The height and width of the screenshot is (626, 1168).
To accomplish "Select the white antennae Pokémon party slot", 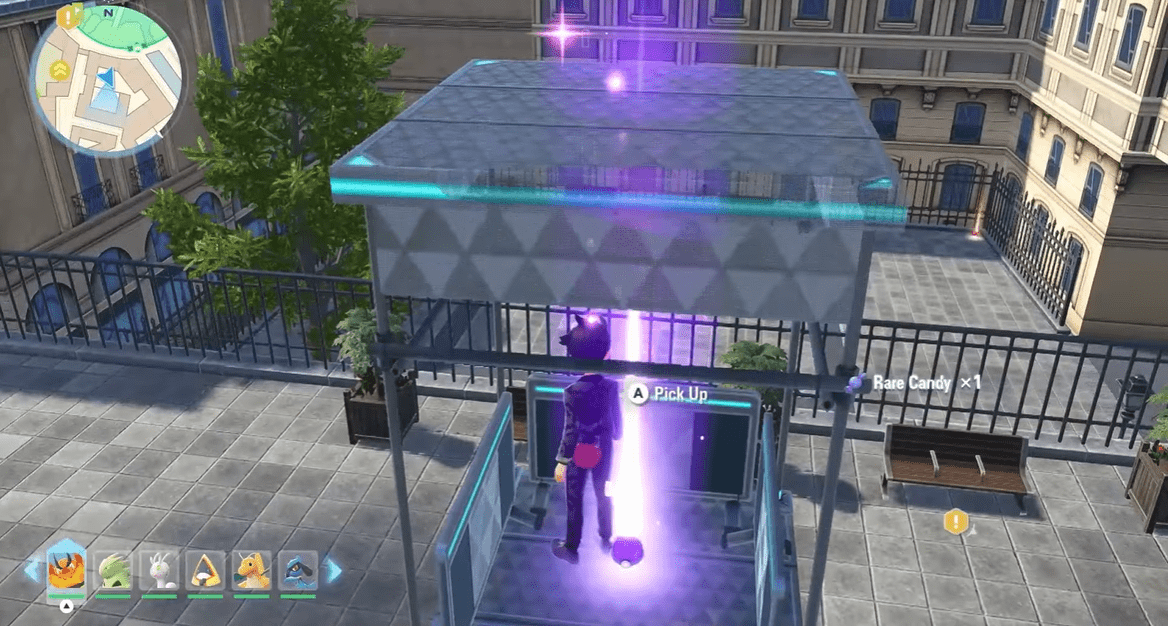I will [159, 571].
